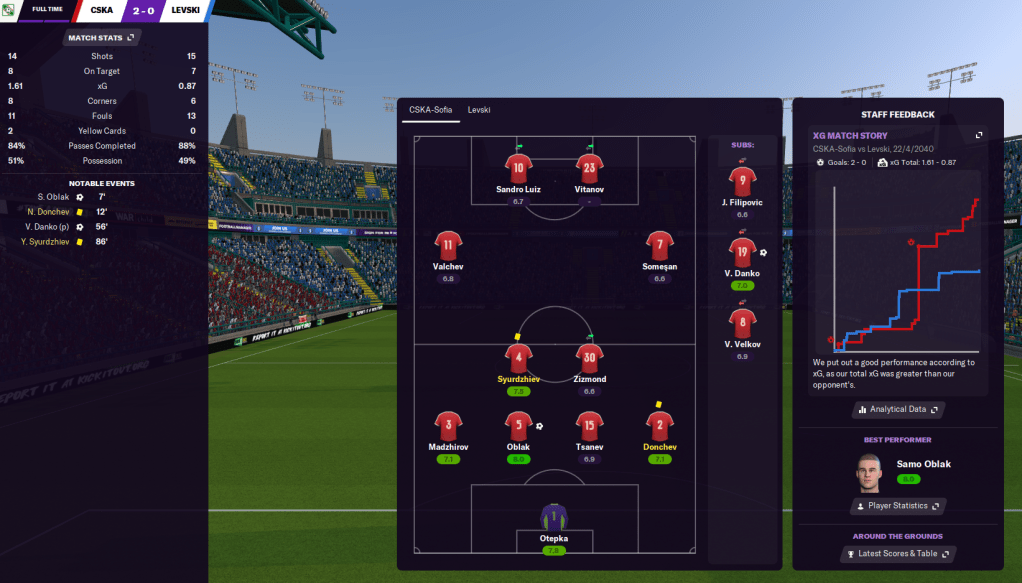Choose substitute V. Danko
1022x583 pixels.
[742, 252]
